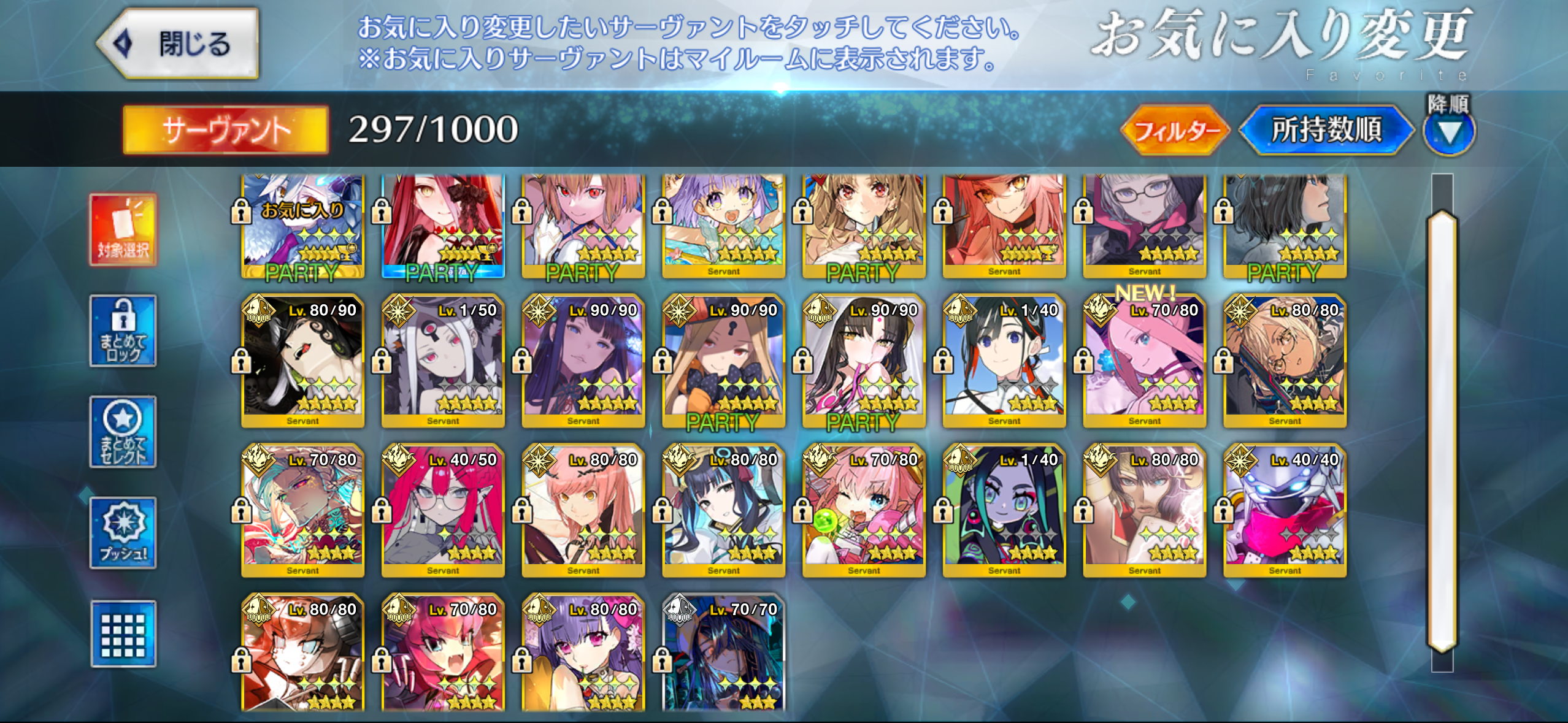
Task: Pick the Lv. 1/50 white-haired servant card
Action: [x=443, y=362]
